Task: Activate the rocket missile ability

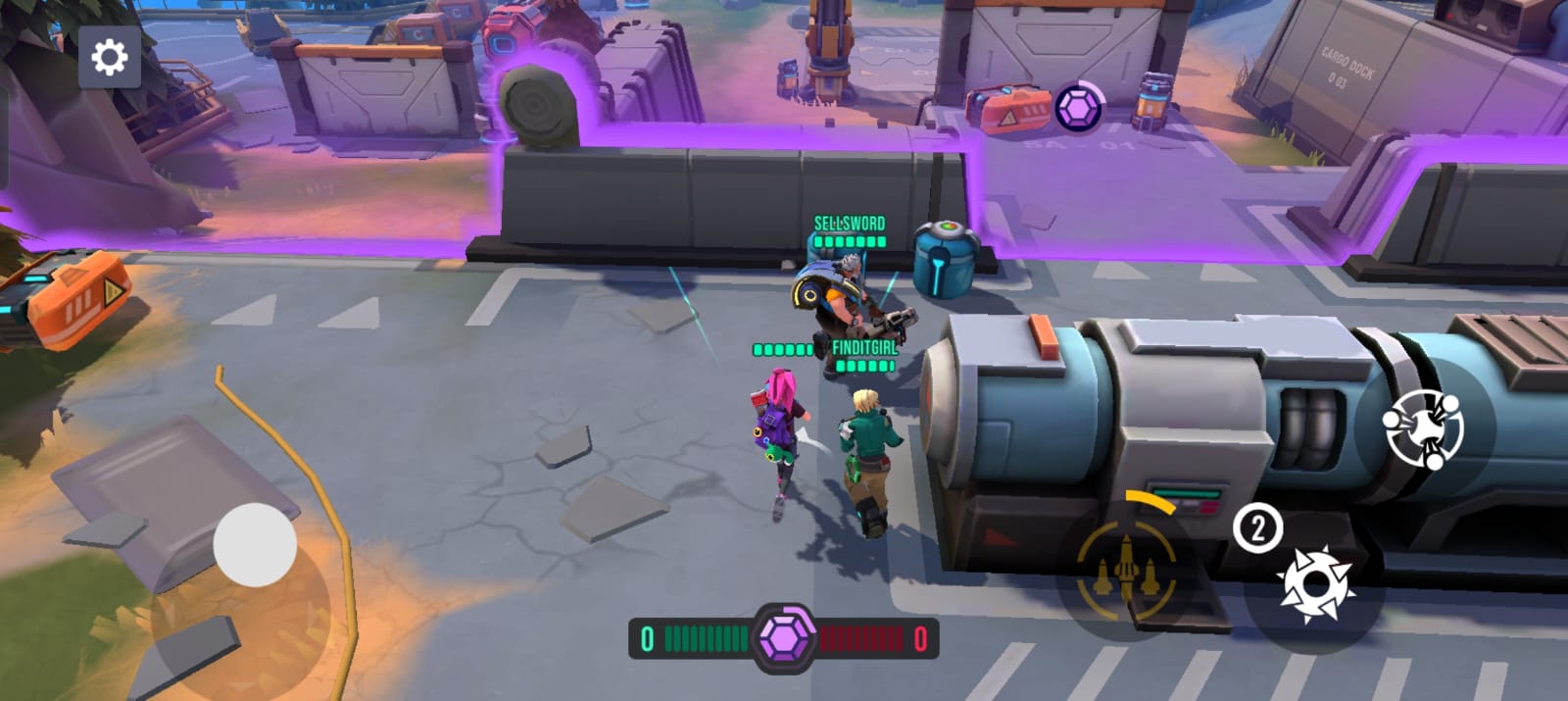Action: (1127, 569)
